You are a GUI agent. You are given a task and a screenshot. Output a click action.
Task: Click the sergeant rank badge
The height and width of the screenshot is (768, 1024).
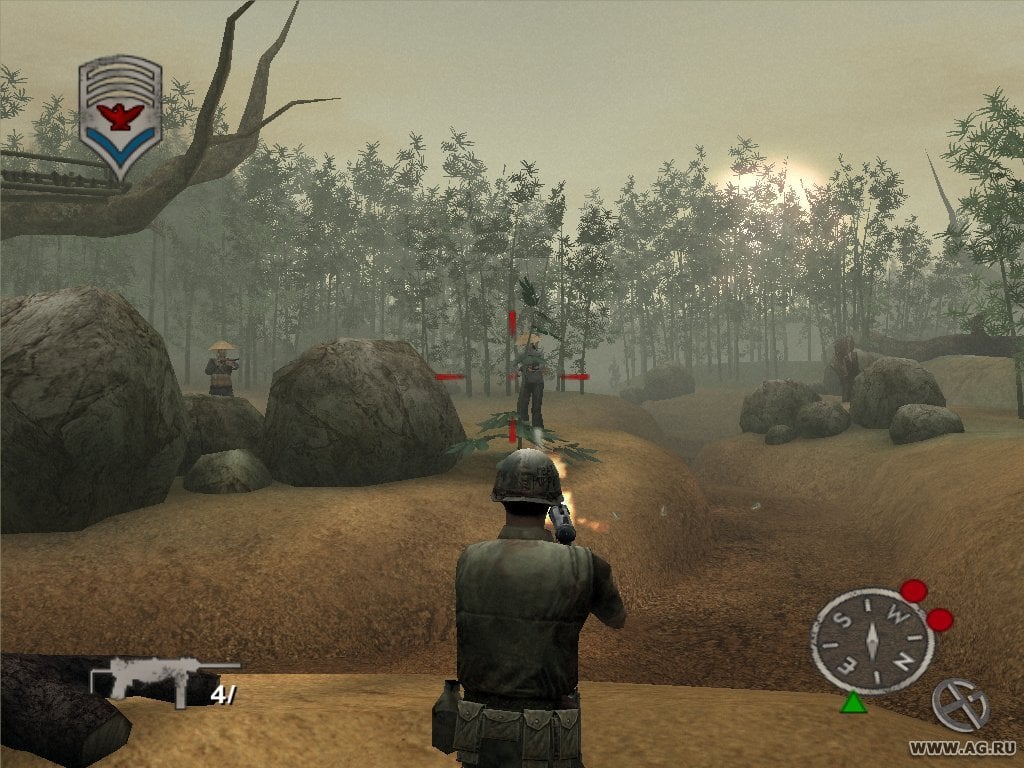(120, 116)
